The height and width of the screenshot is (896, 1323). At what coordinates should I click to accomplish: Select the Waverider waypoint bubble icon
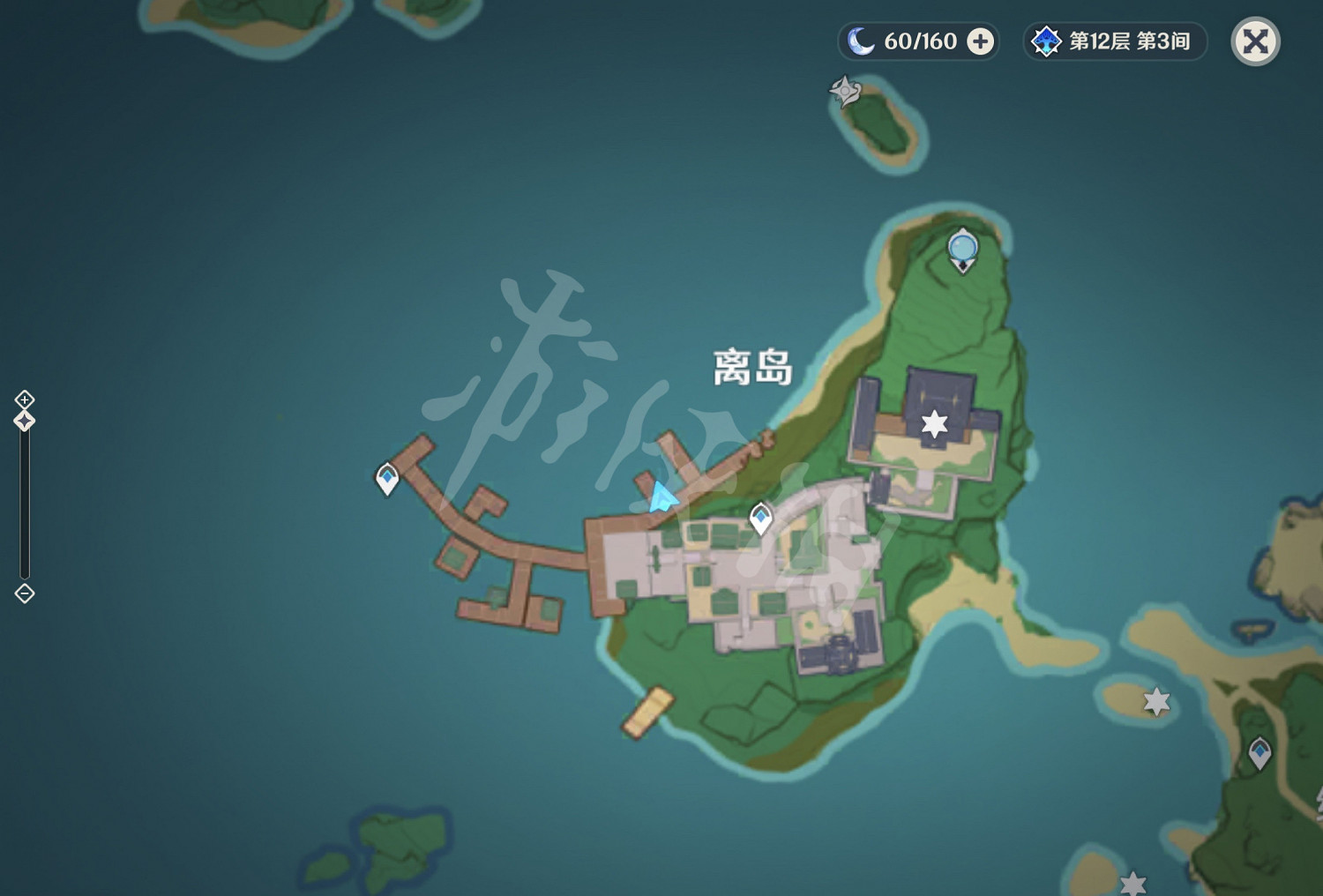961,248
